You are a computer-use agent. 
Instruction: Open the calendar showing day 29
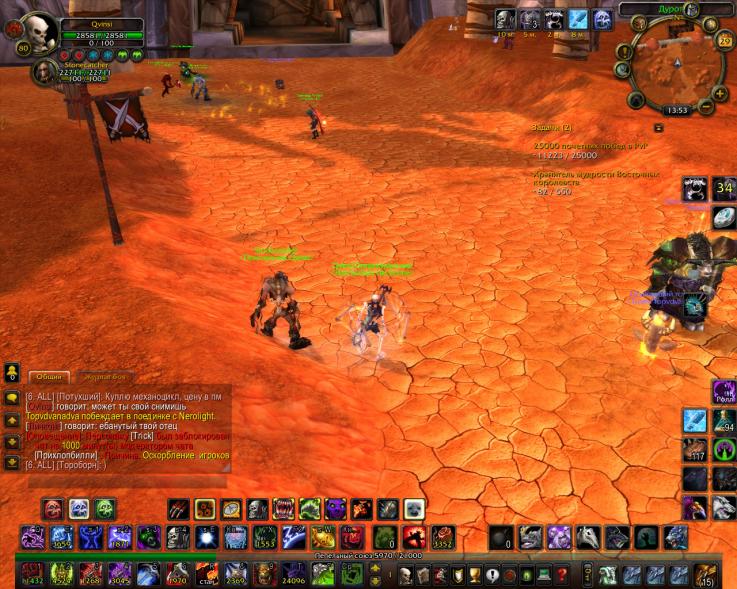[724, 41]
